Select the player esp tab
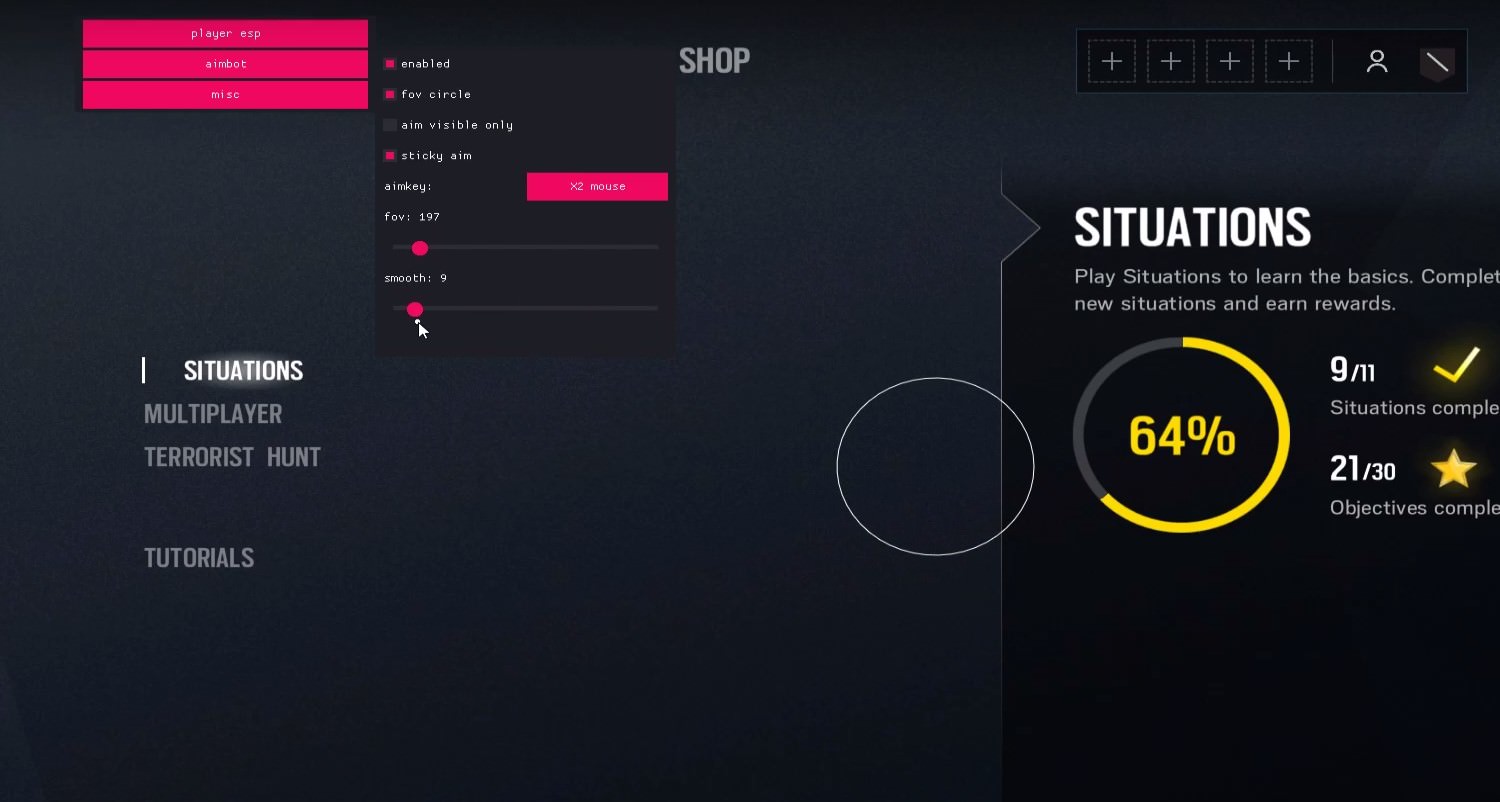 225,32
